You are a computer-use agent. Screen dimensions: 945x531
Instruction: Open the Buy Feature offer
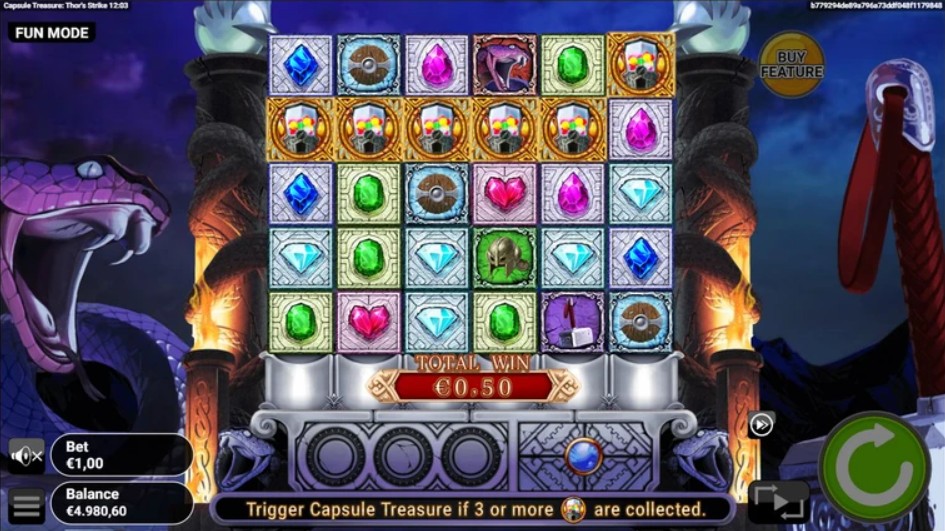[x=791, y=66]
